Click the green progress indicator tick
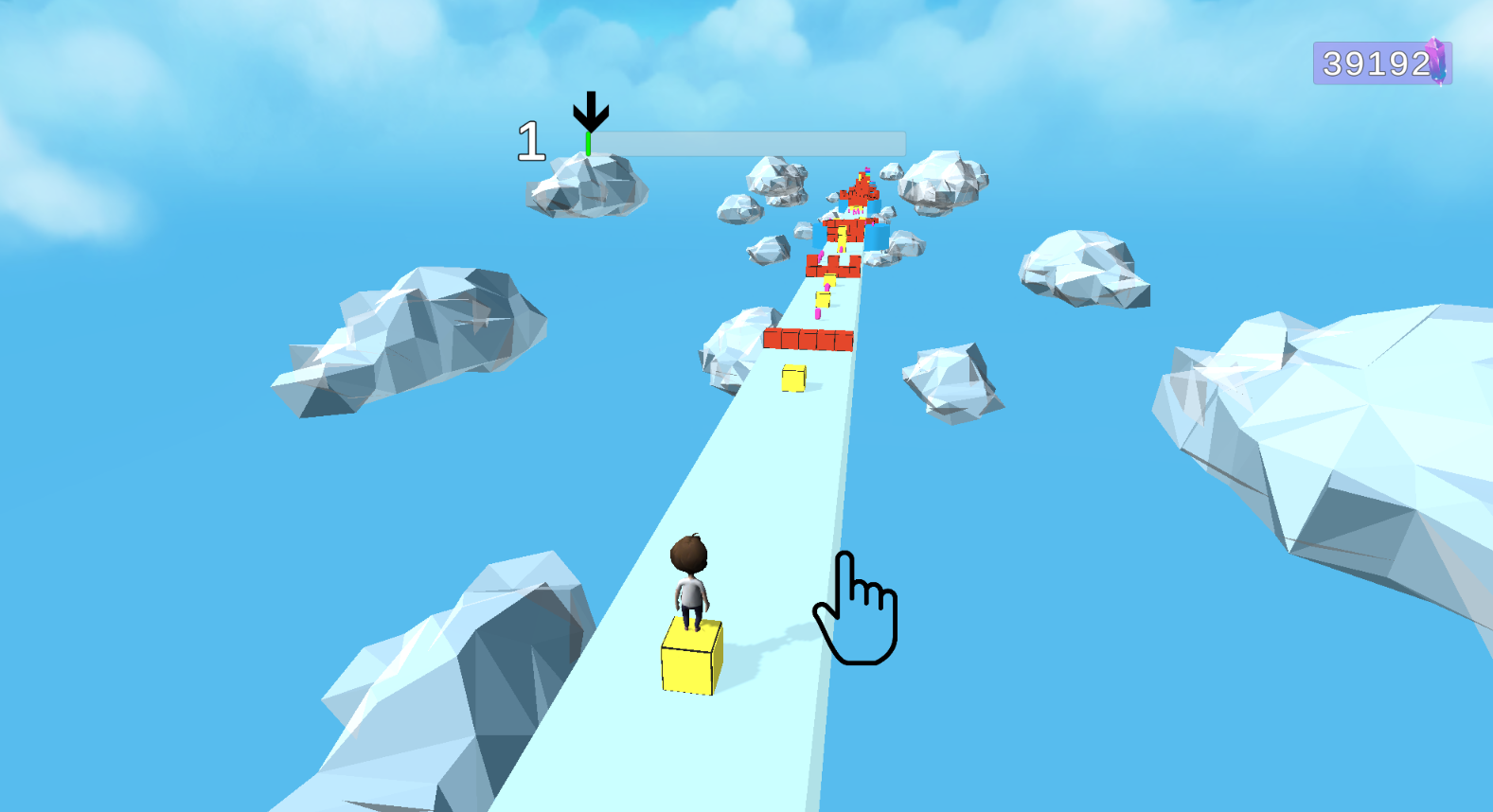Screen dimensions: 1493x812 588,142
